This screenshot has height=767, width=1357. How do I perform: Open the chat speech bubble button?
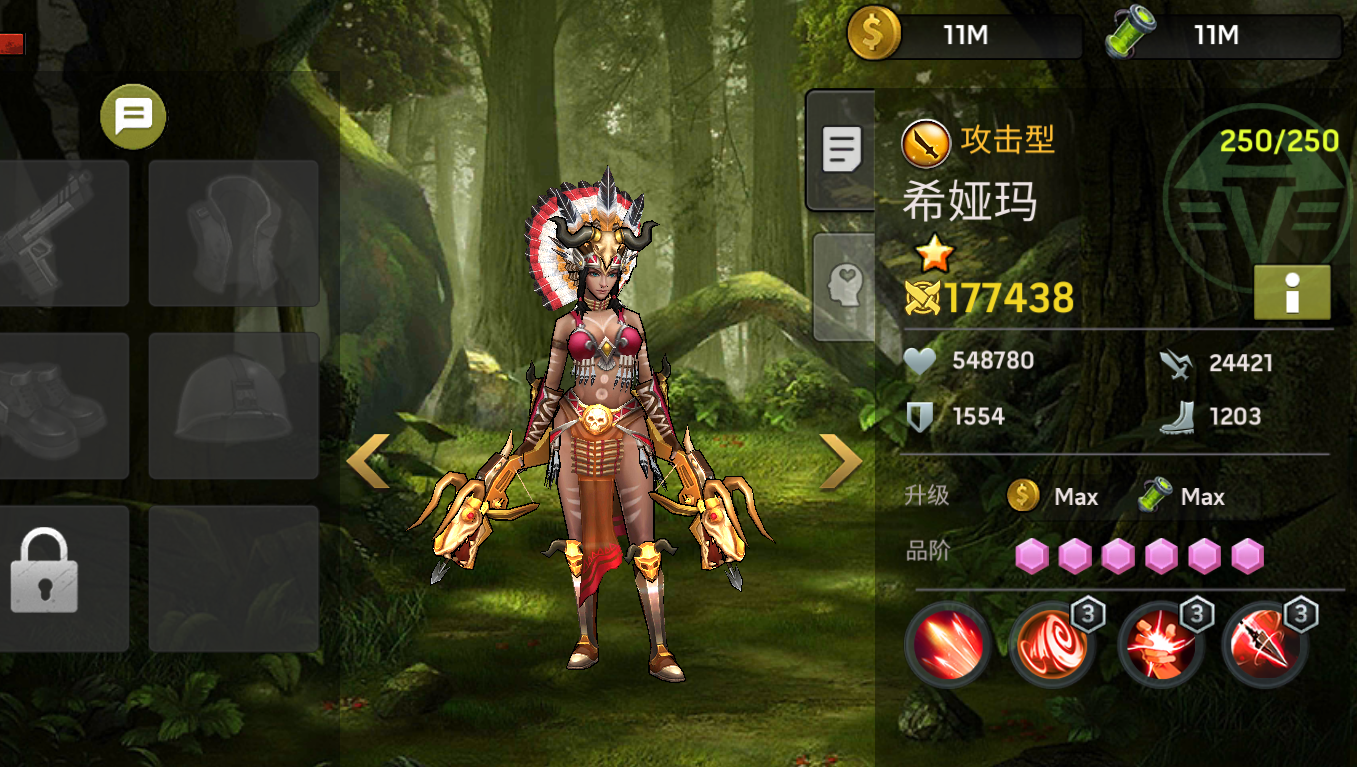(x=133, y=117)
